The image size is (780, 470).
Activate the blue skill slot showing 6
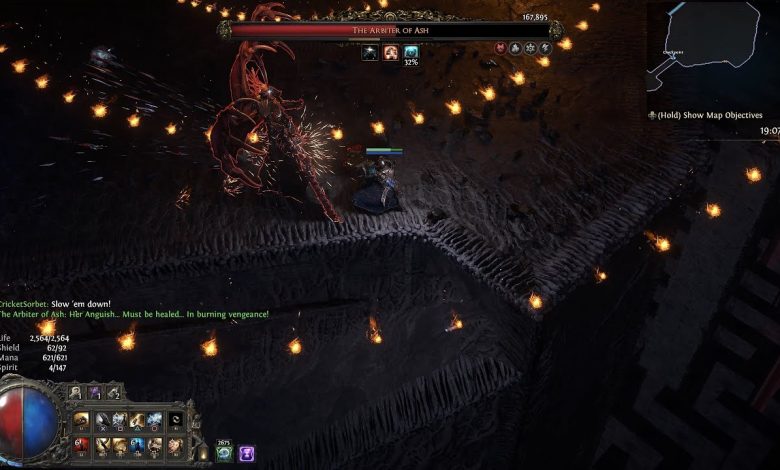pyautogui.click(x=138, y=445)
